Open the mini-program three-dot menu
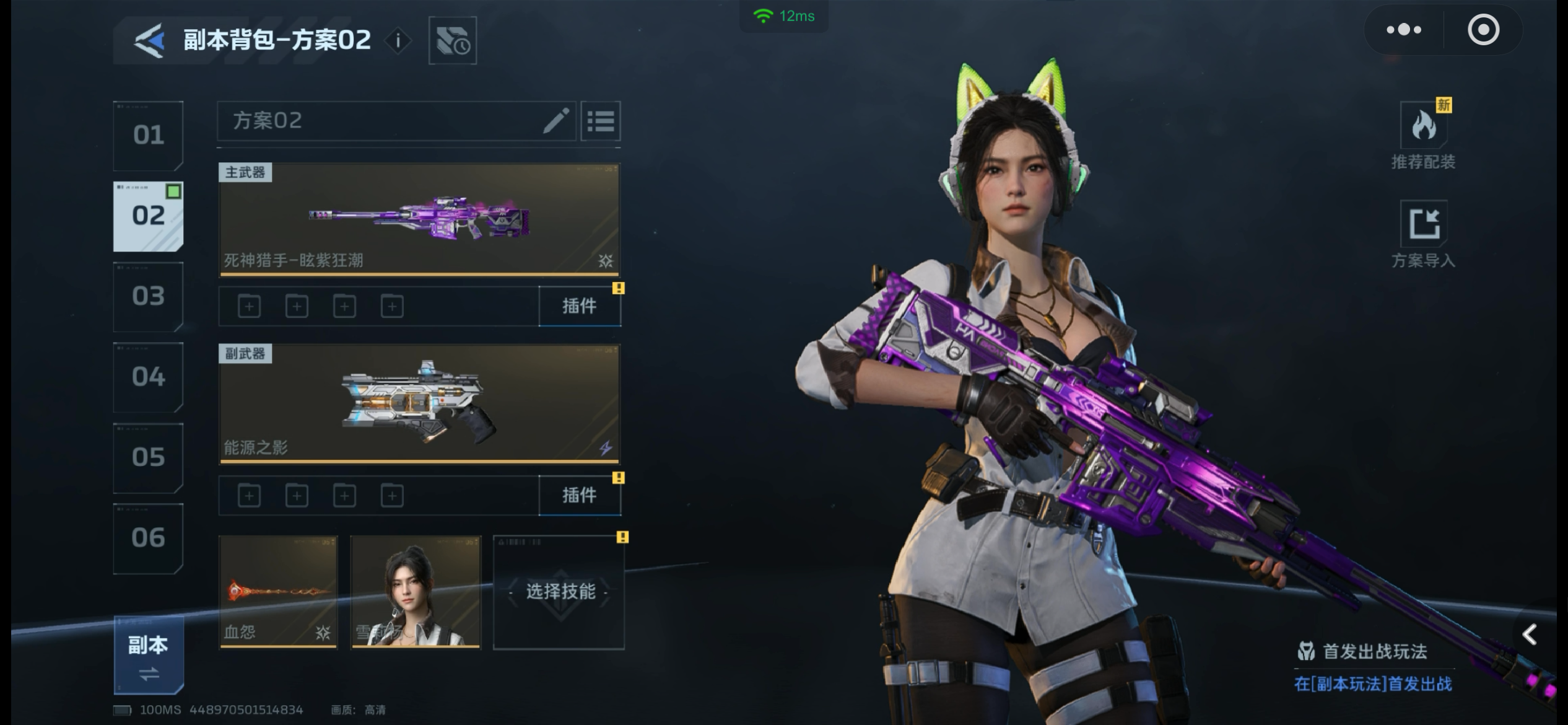The height and width of the screenshot is (725, 1568). [1403, 30]
